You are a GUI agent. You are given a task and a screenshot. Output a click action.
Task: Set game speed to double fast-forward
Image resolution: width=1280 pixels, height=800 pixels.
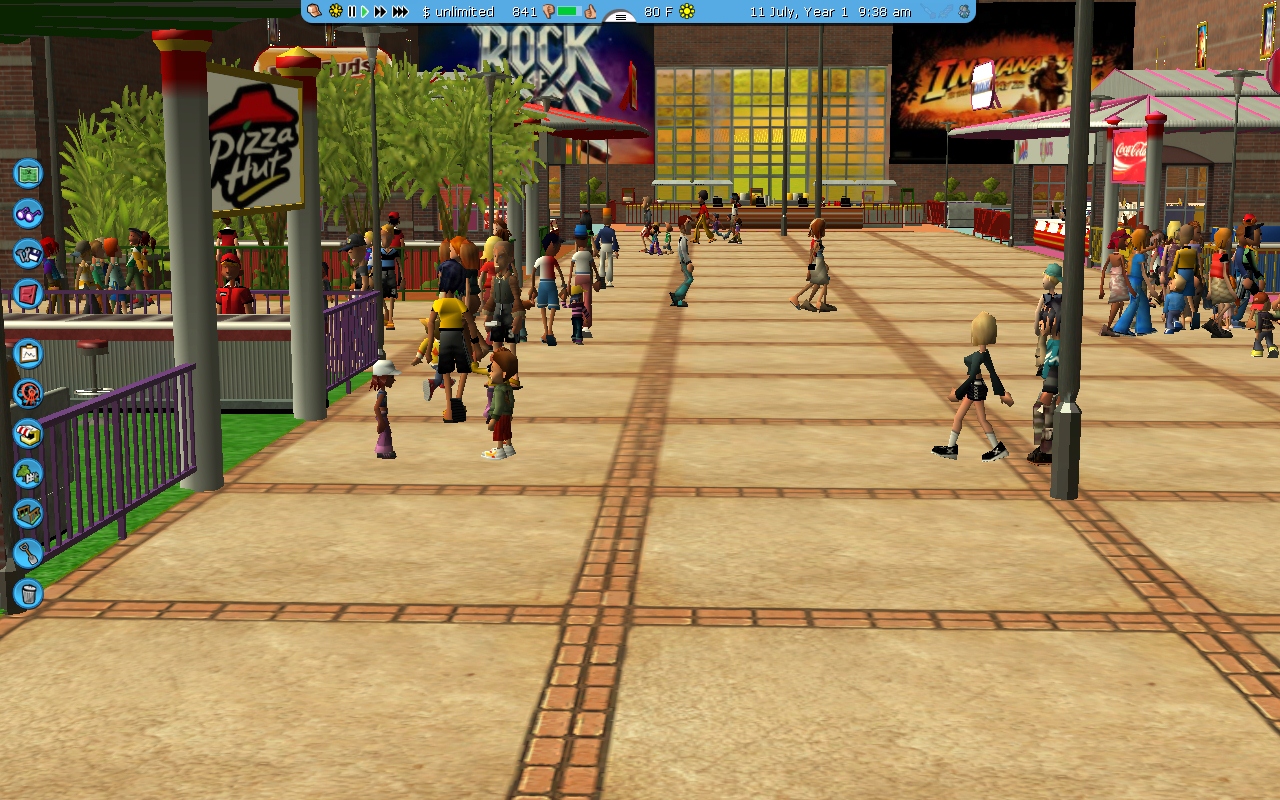click(x=380, y=12)
